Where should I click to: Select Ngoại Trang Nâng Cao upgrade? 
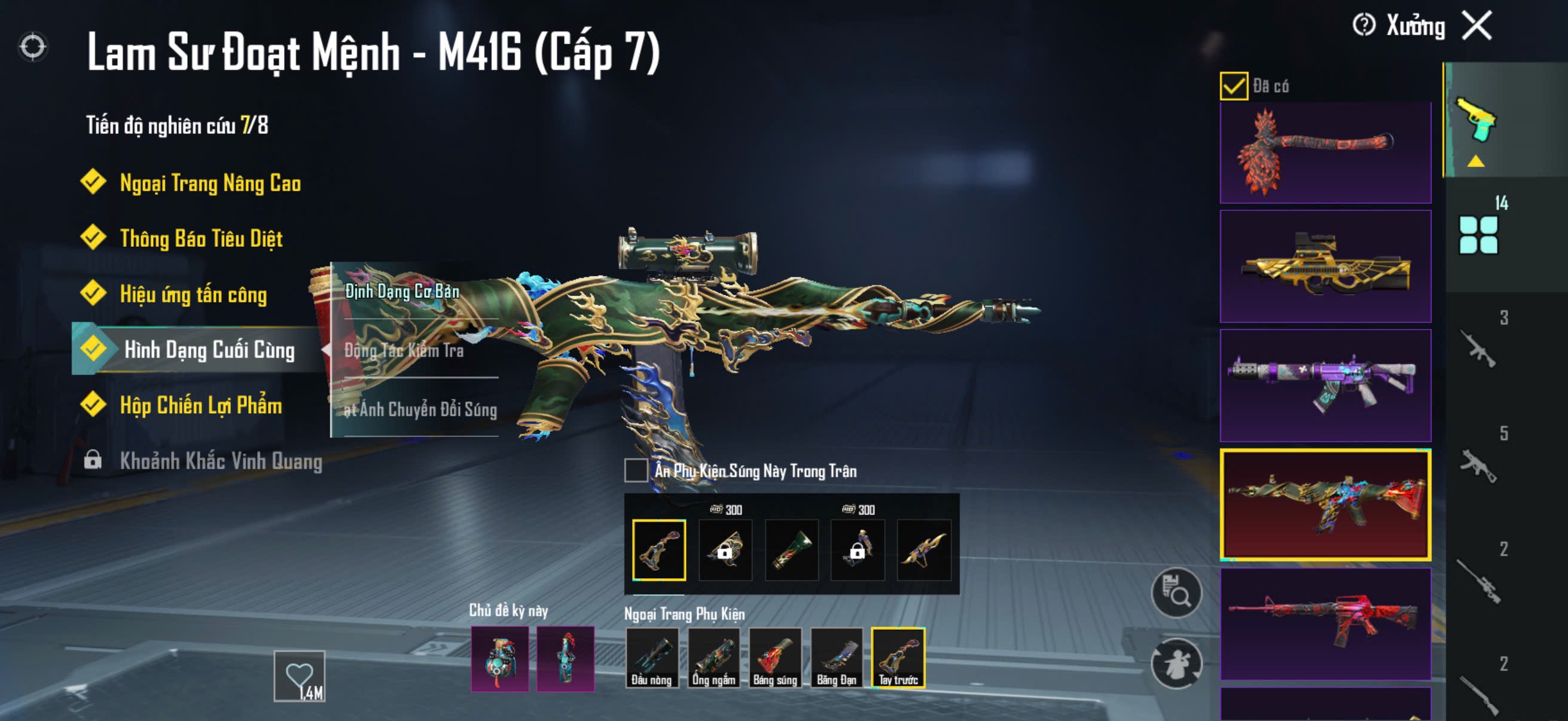pyautogui.click(x=210, y=182)
